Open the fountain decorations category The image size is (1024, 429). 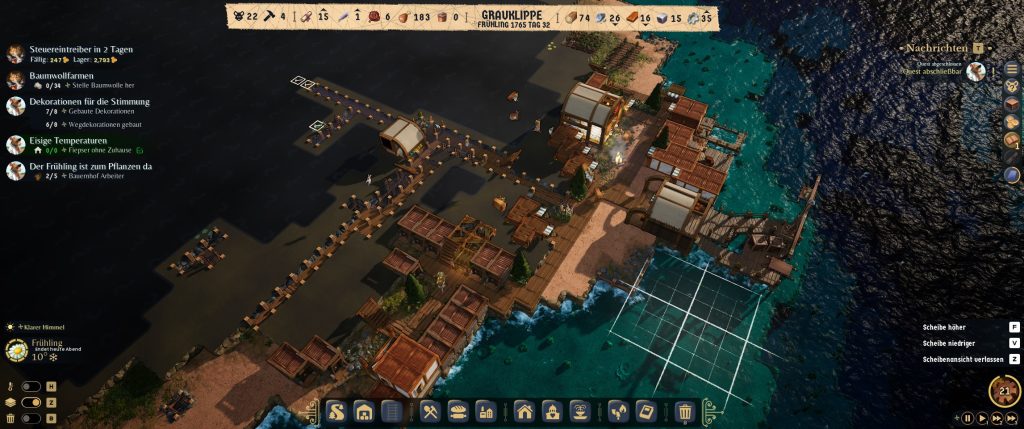click(x=580, y=411)
